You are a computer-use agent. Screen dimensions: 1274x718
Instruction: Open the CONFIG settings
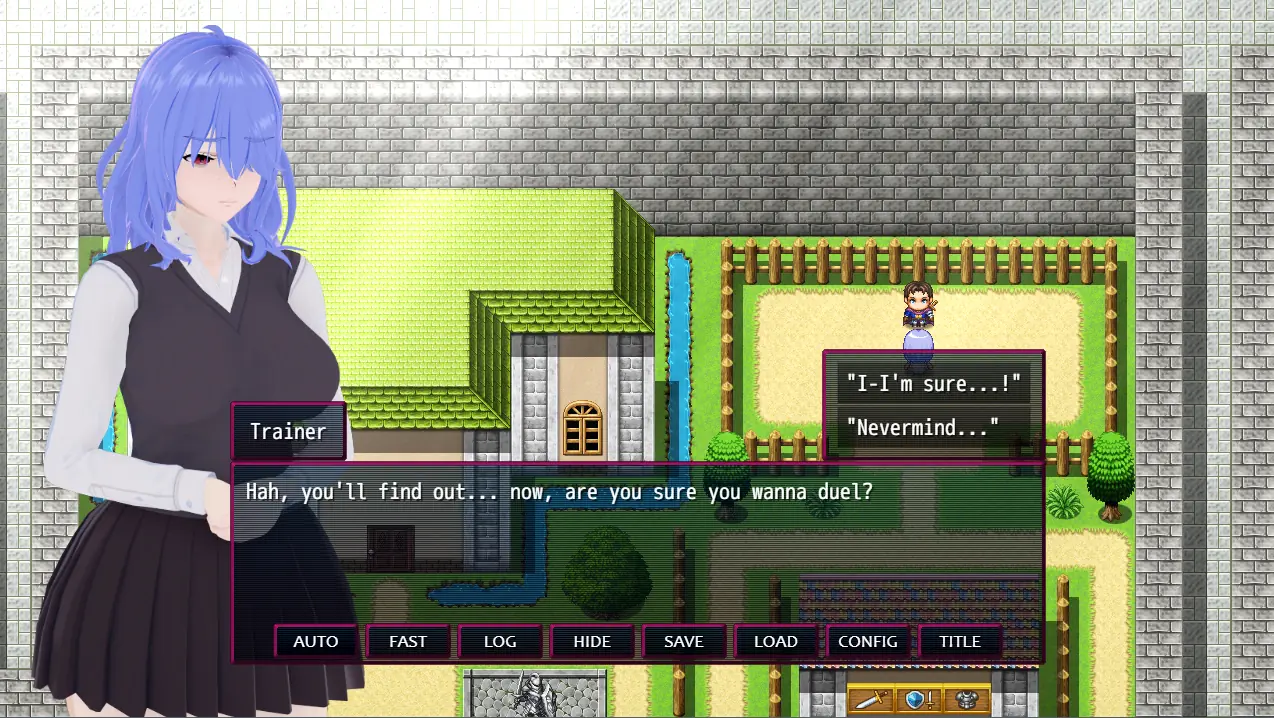[868, 642]
